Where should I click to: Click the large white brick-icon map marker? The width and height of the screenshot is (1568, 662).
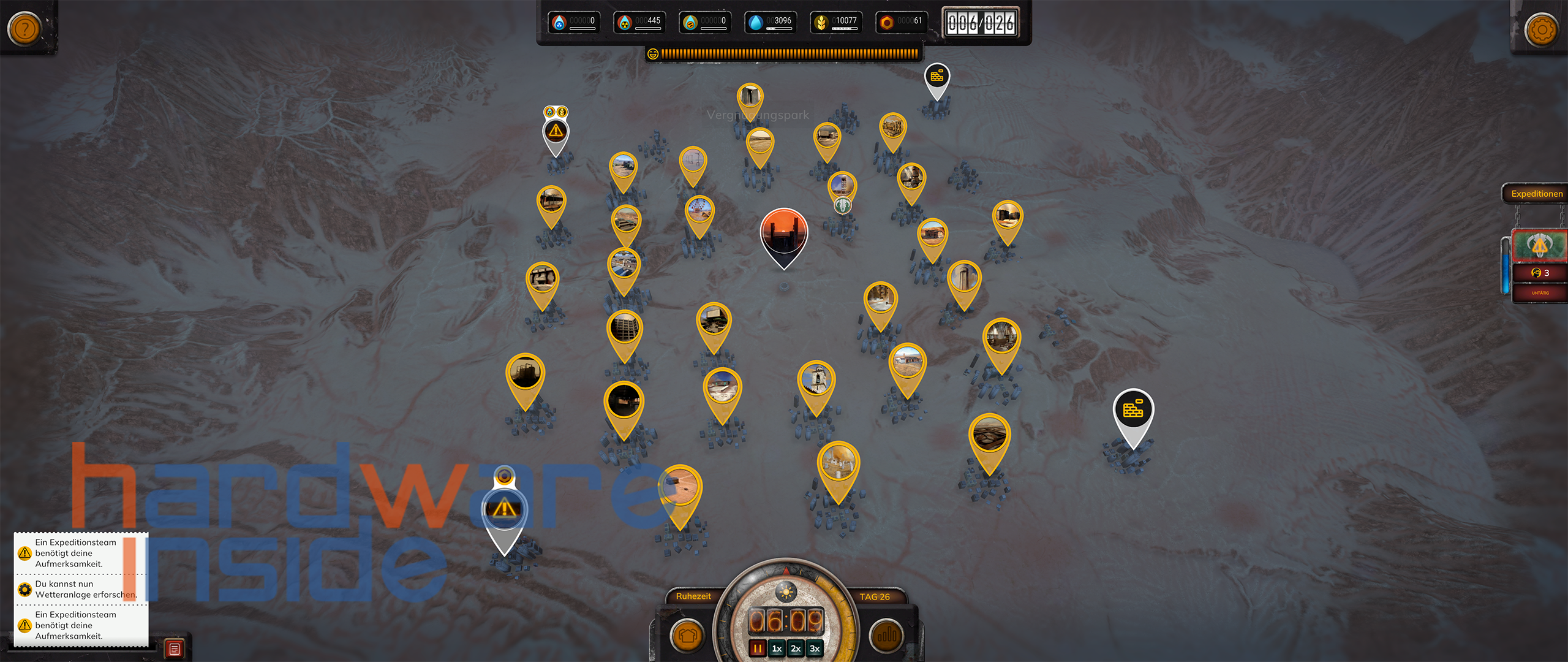click(x=1133, y=410)
